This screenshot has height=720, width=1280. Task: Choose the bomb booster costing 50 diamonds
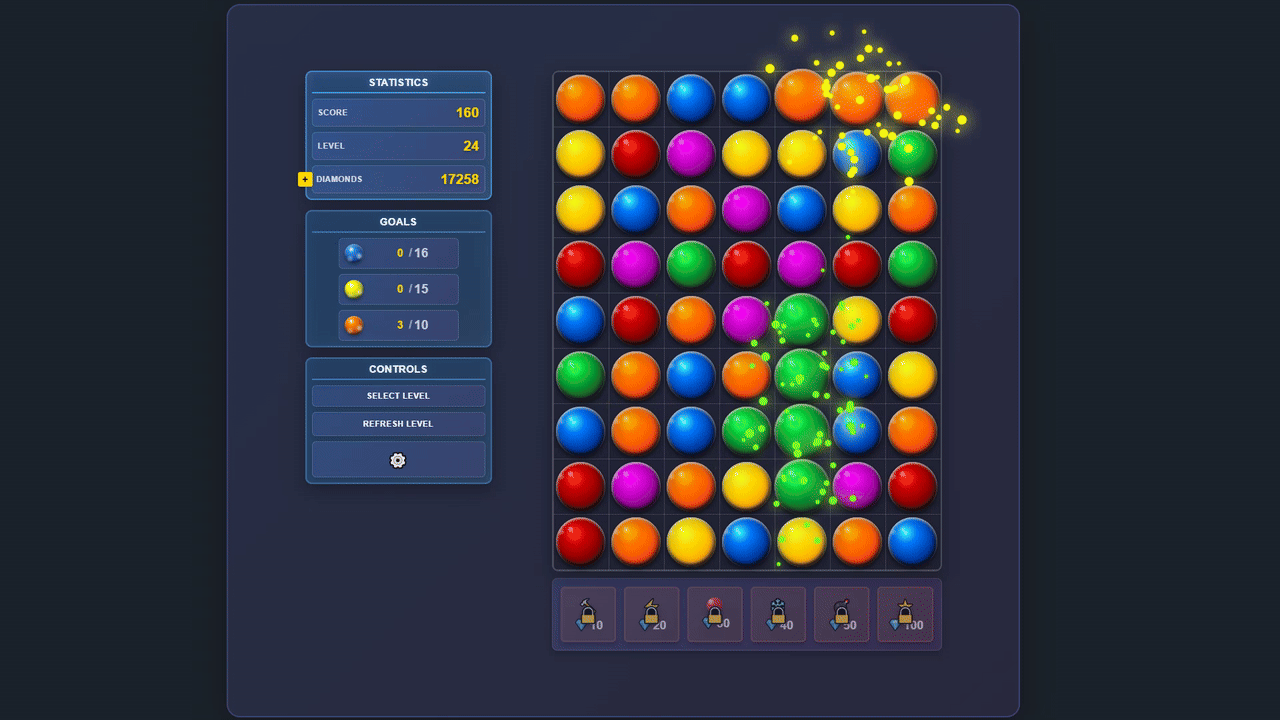pyautogui.click(x=841, y=614)
